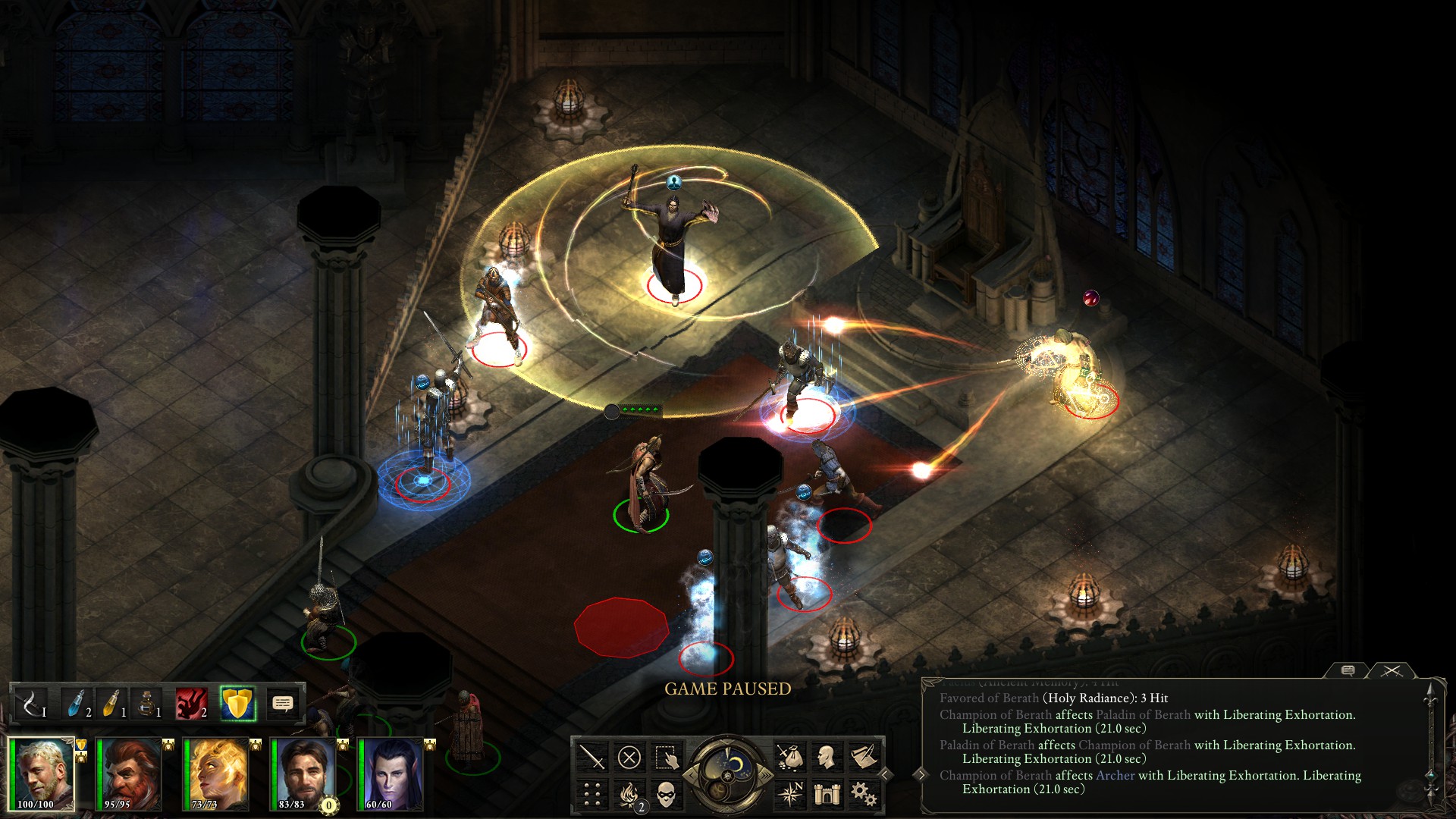Use the yellow potion quick item
Screen dimensions: 1456x819
(x=112, y=704)
